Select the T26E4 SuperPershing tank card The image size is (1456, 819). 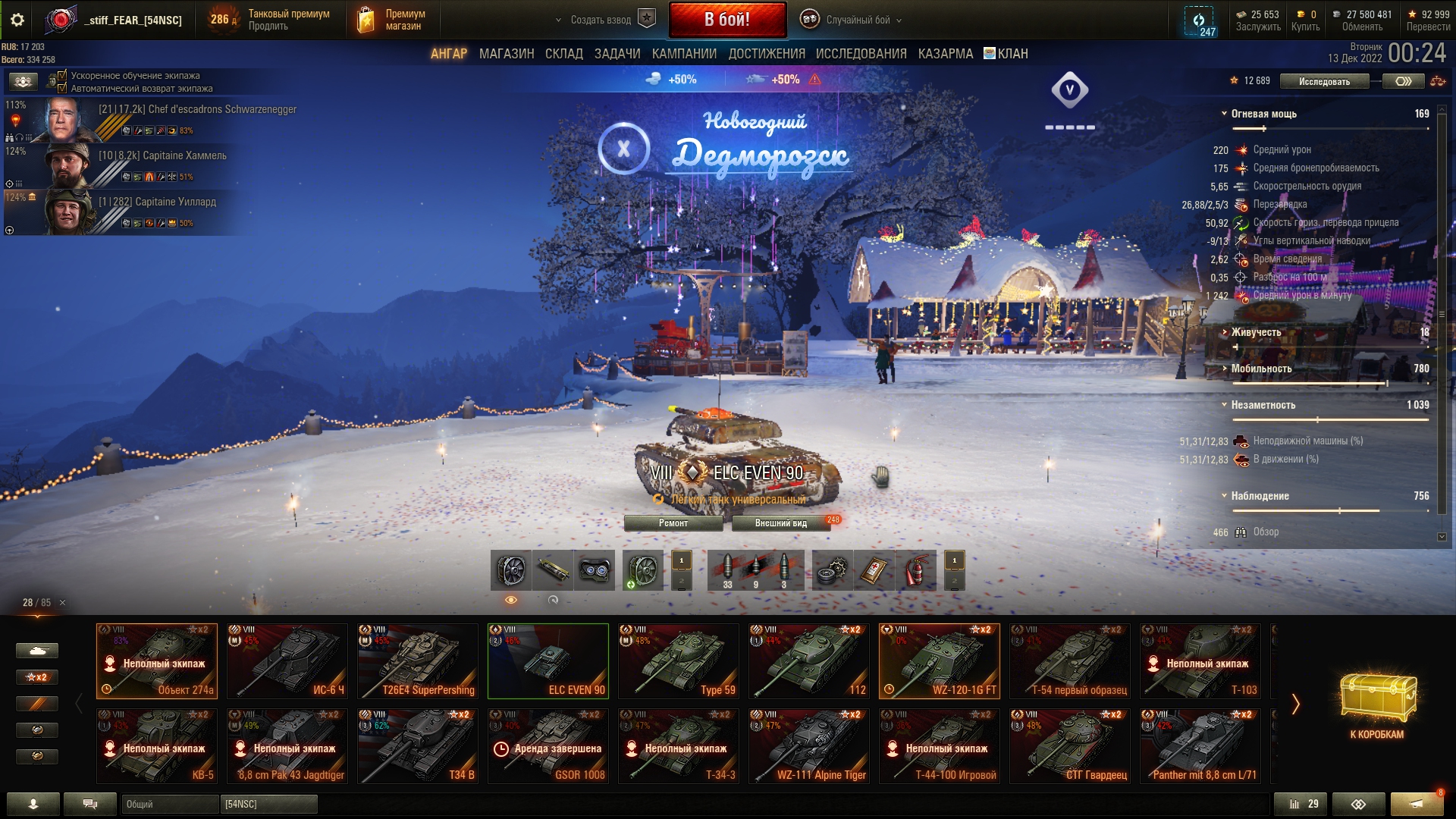point(417,661)
